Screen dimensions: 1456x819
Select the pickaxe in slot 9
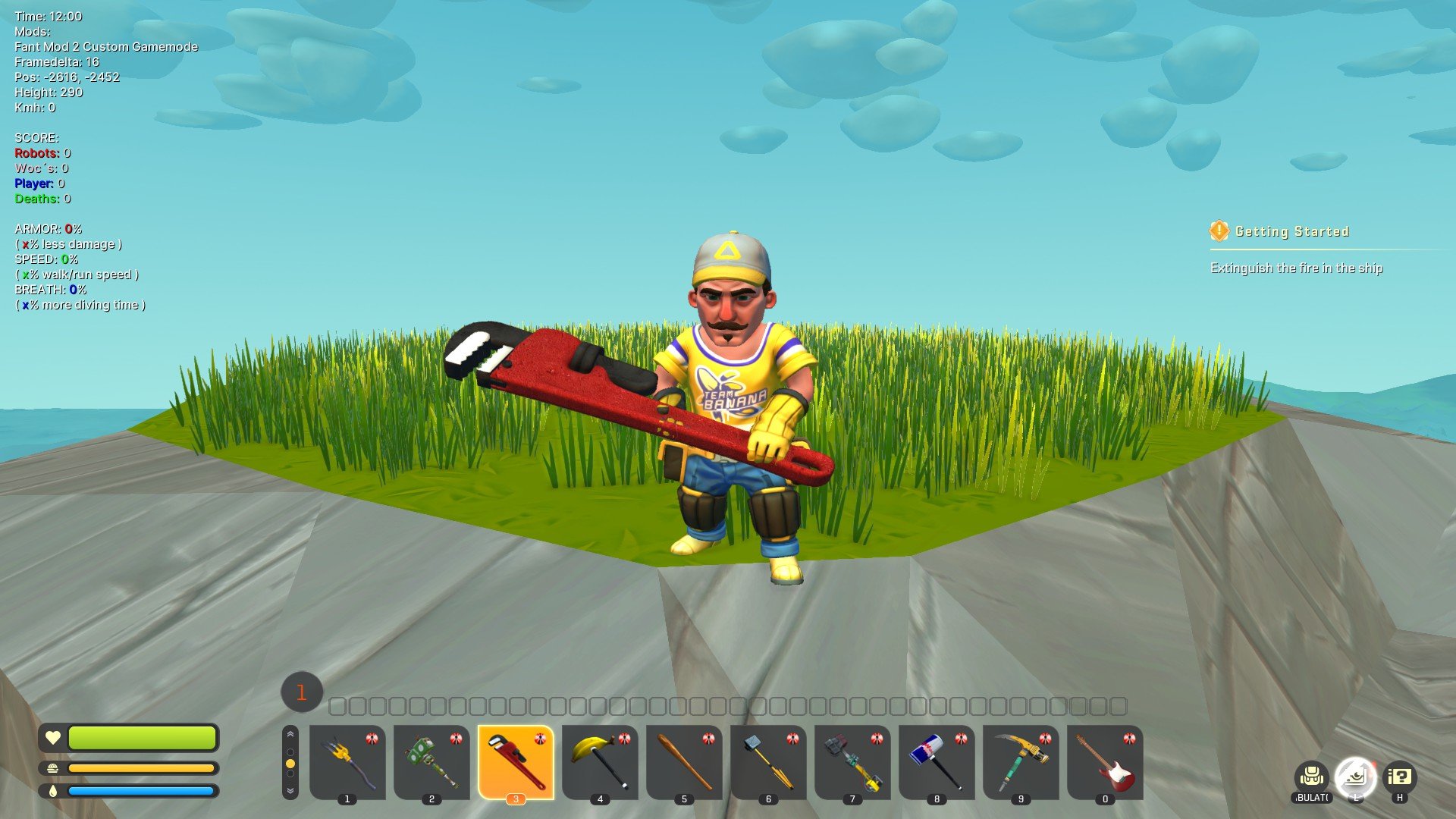pyautogui.click(x=1021, y=762)
